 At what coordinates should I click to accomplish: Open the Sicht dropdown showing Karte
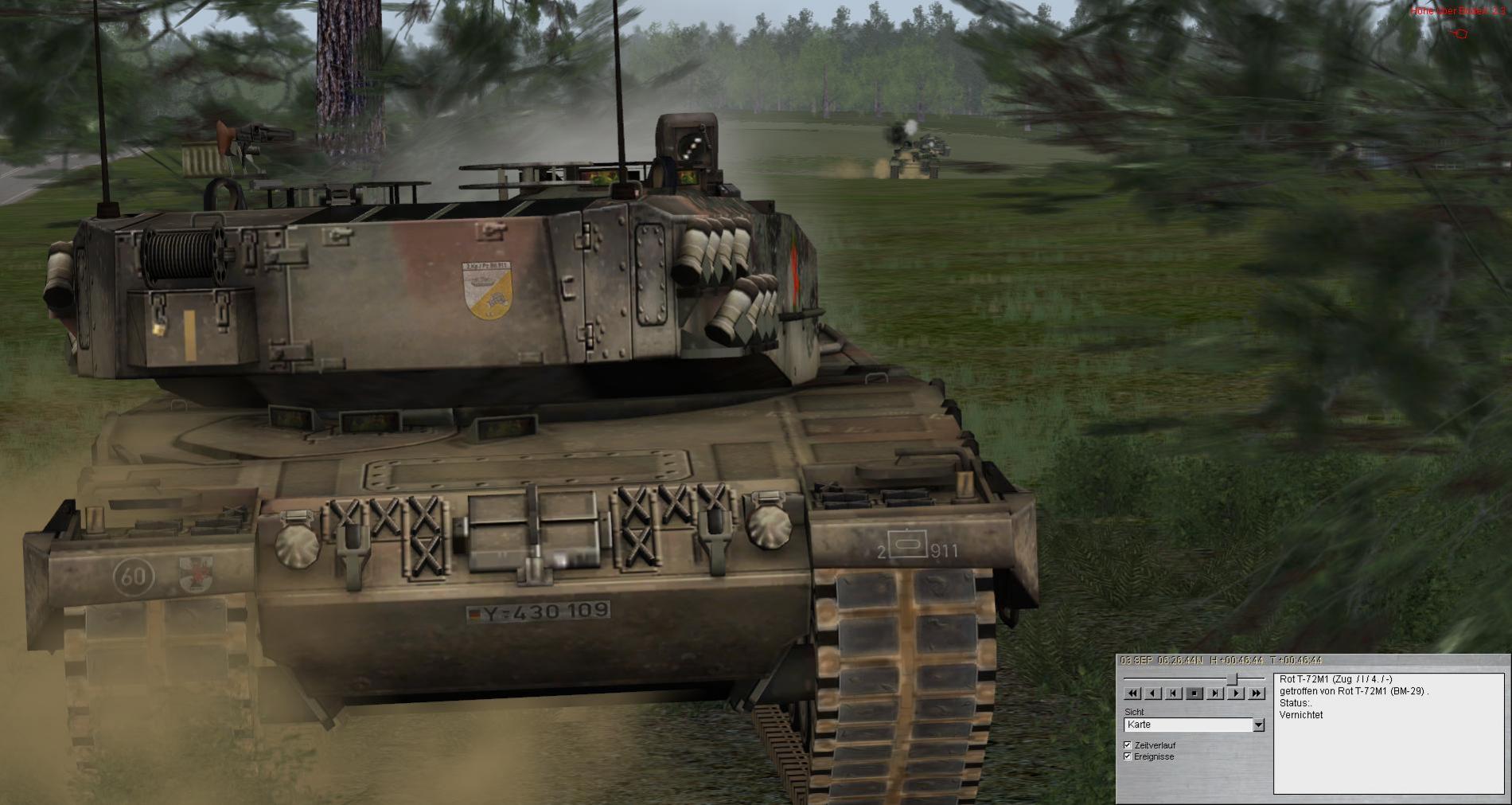1258,725
